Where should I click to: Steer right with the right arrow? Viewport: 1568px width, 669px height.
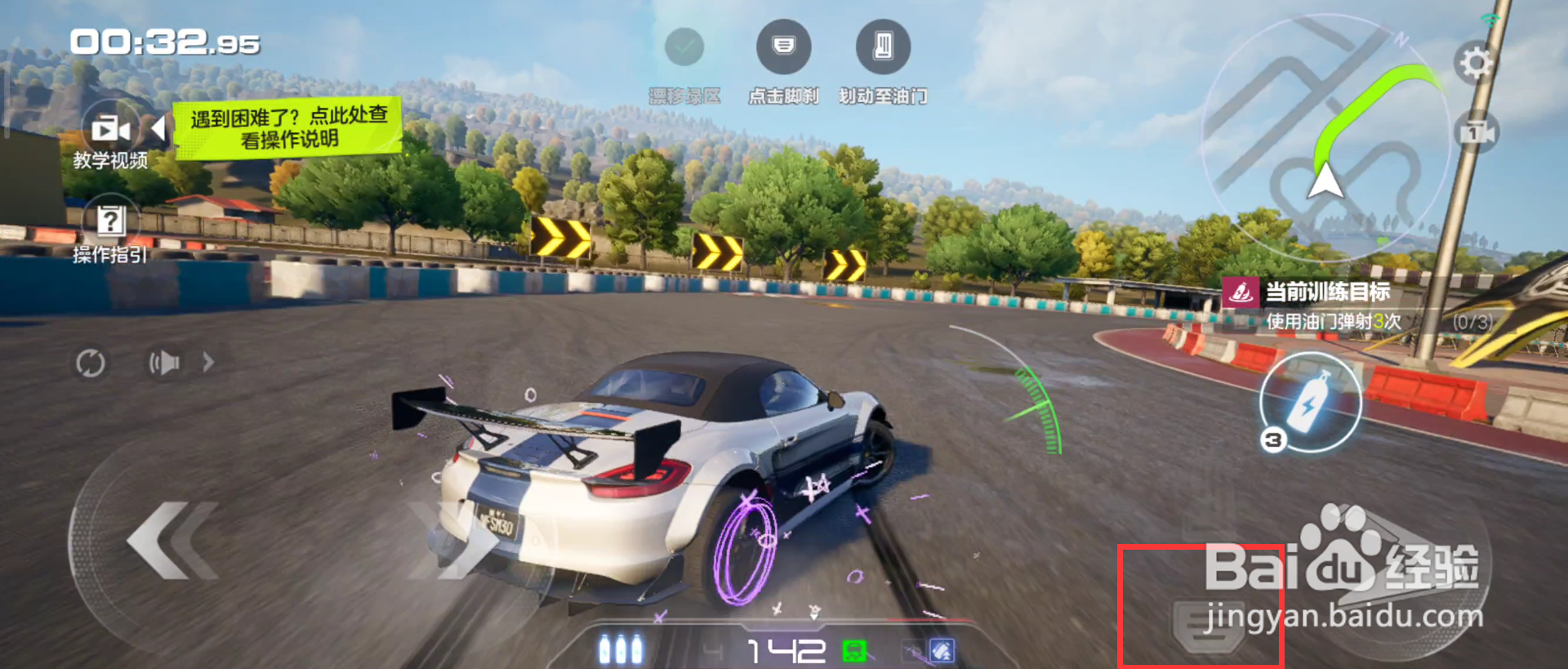tap(449, 541)
